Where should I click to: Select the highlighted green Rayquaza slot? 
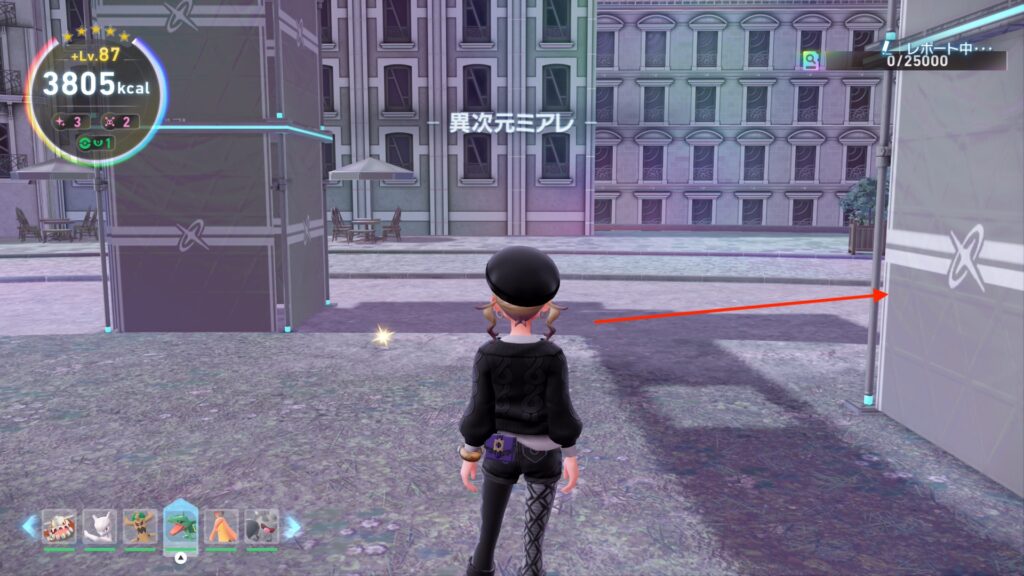click(x=181, y=524)
